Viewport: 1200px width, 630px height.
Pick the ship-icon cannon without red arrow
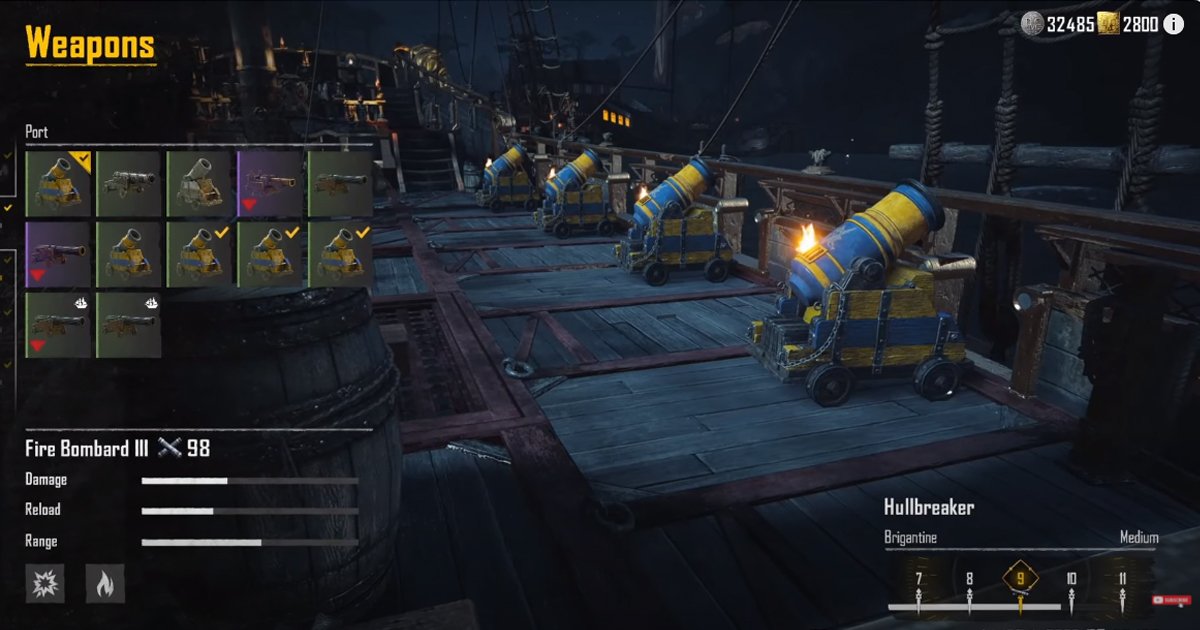[129, 325]
